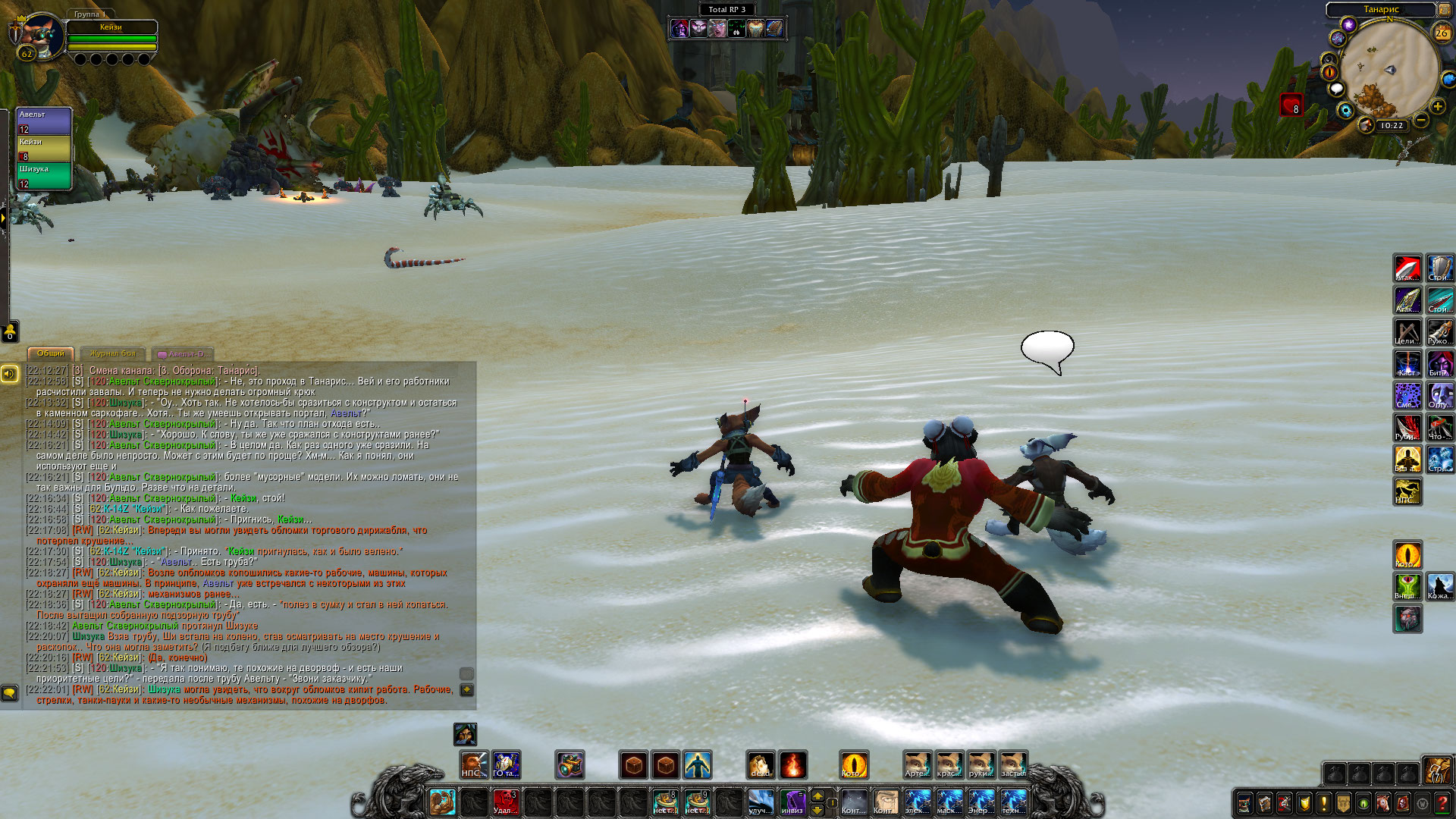Activate the Атак... red slash ability
The width and height of the screenshot is (1456, 819).
click(1407, 269)
